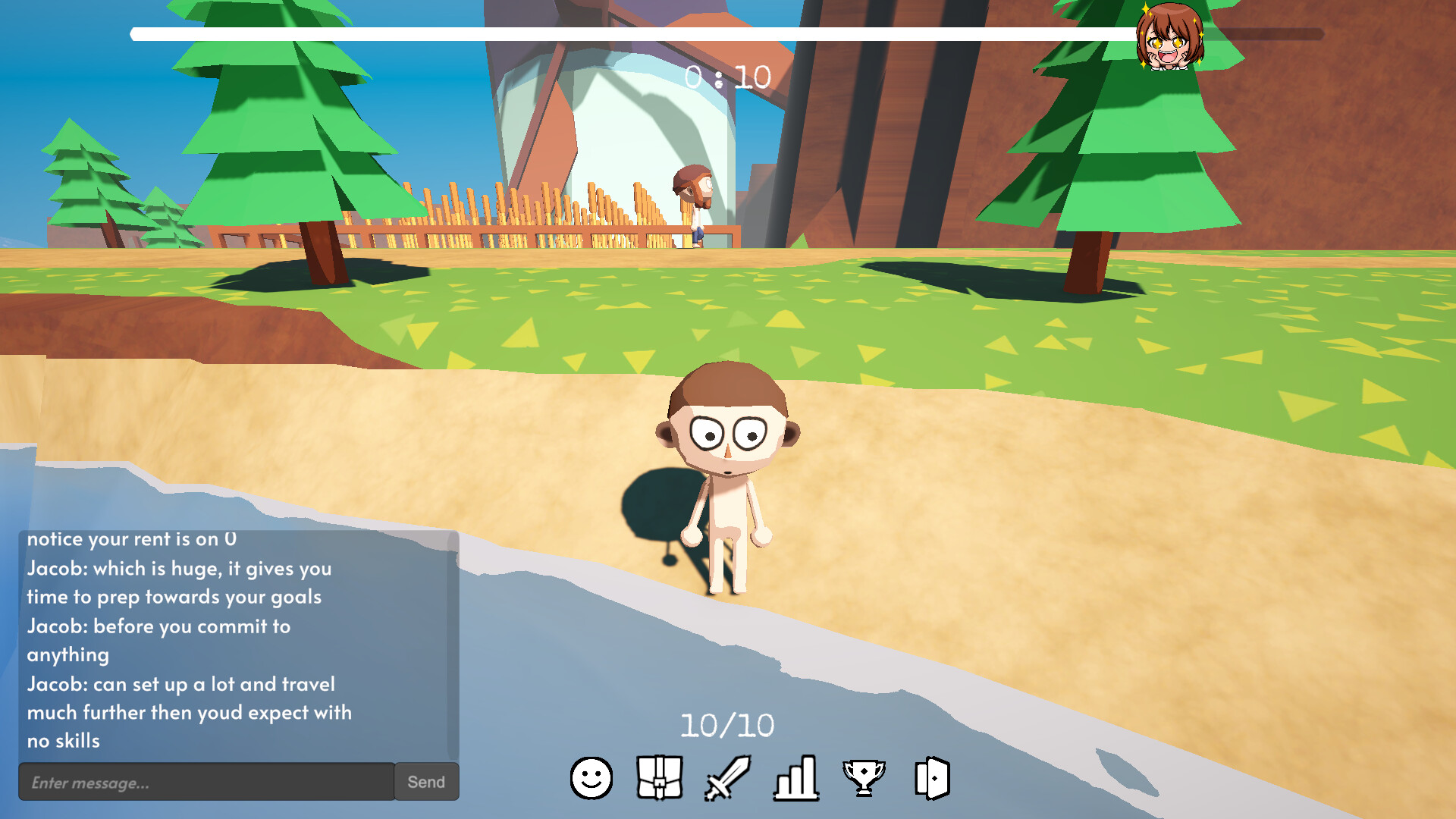Select Jacob's message about rent

click(x=130, y=539)
